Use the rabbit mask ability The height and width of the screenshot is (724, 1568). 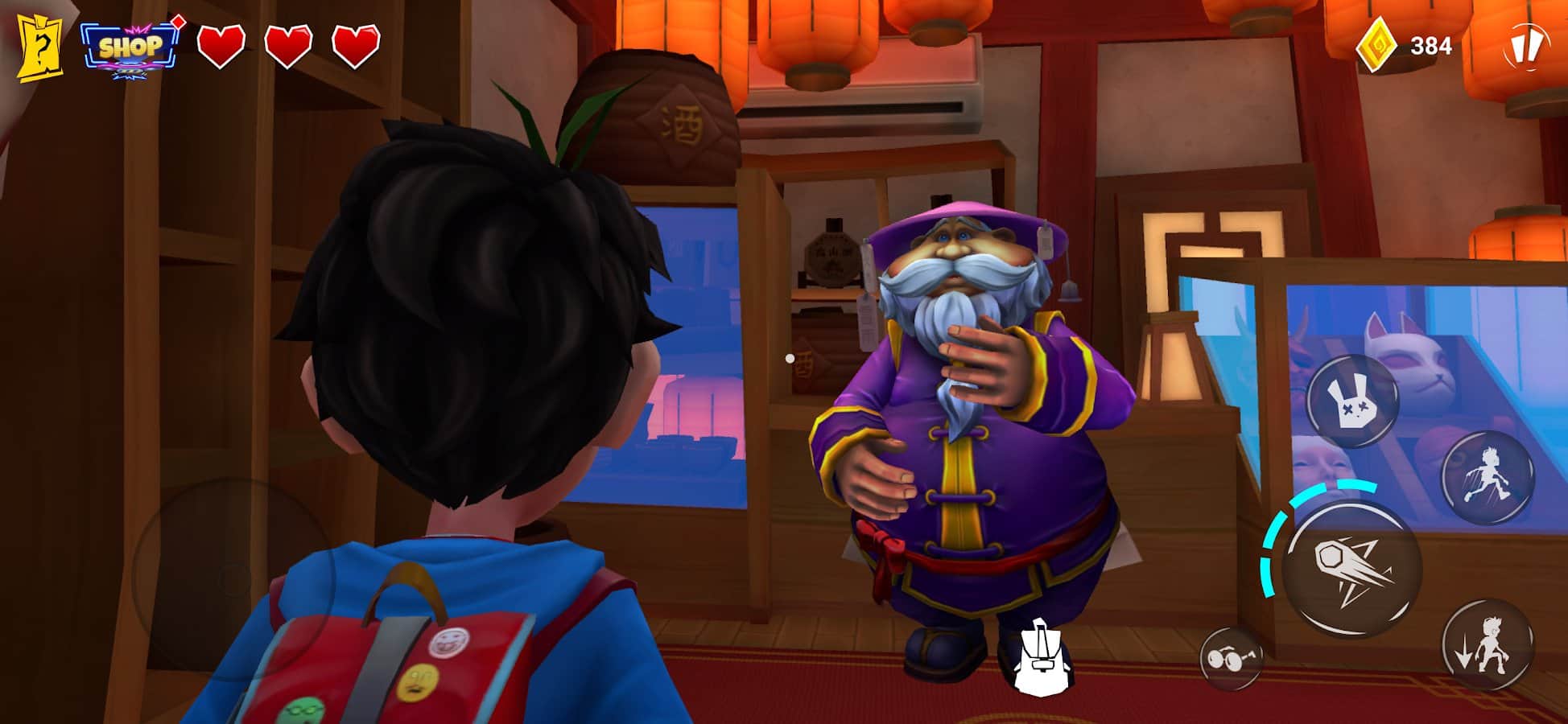1351,401
